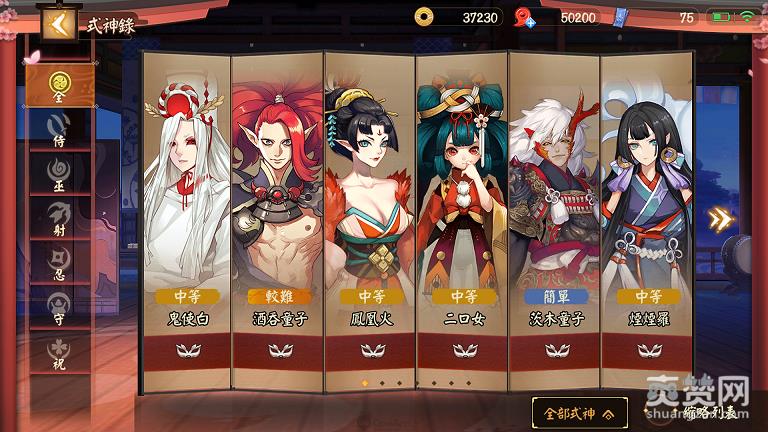768x432 pixels.
Task: Show next page with the arrow button
Action: (x=720, y=219)
